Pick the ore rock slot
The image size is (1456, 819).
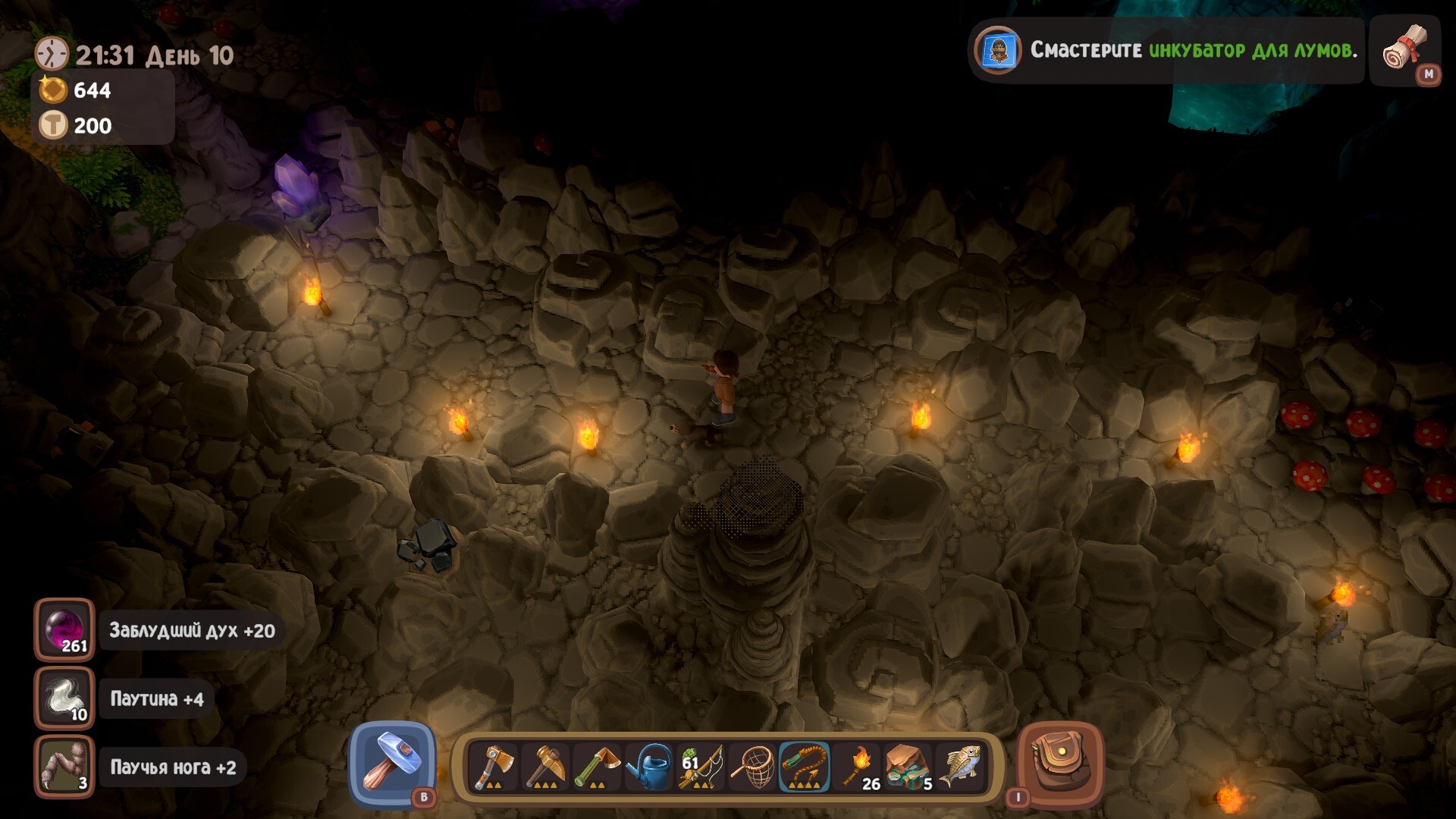tap(908, 767)
